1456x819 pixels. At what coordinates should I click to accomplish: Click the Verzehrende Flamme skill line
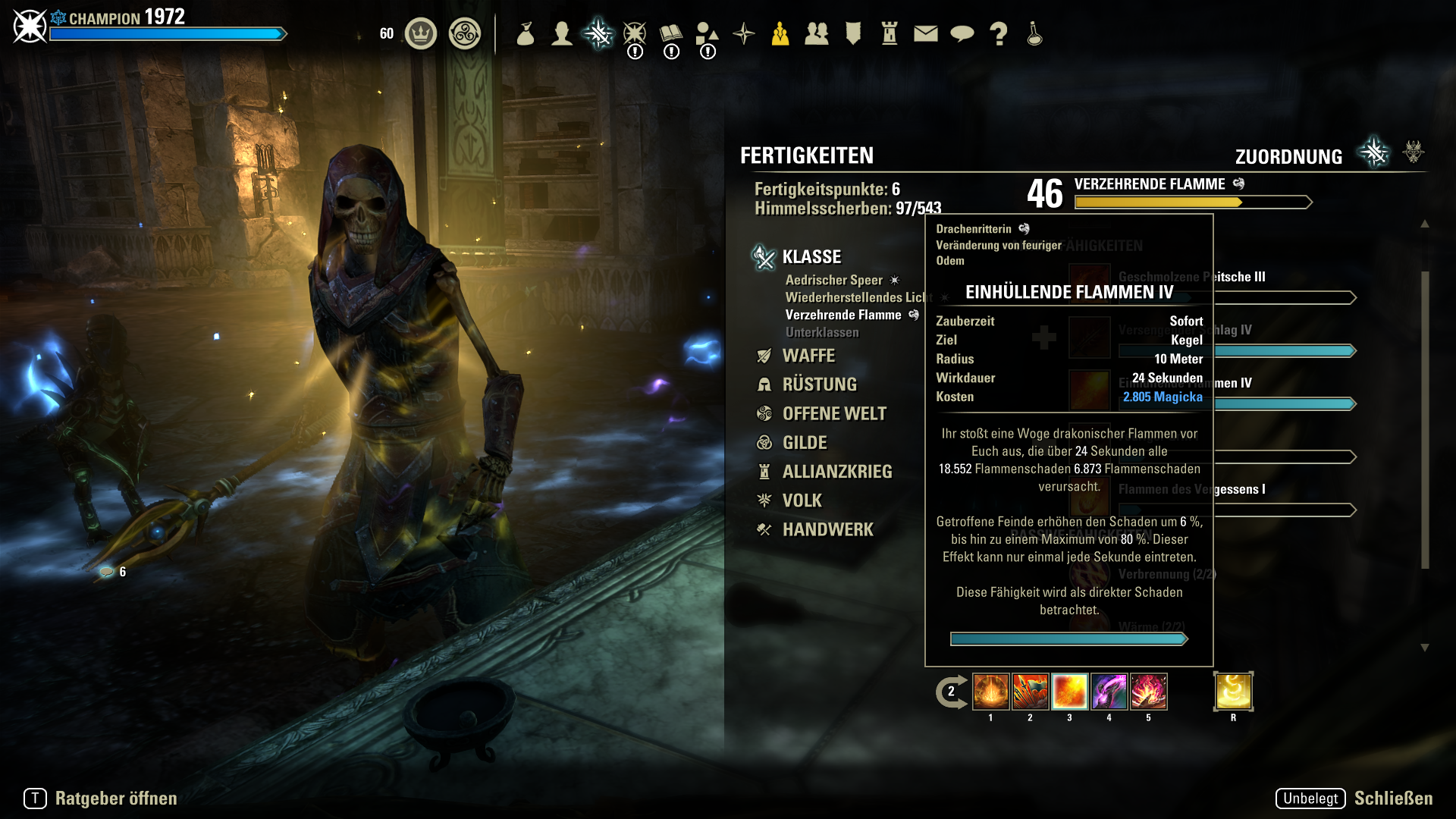point(843,315)
